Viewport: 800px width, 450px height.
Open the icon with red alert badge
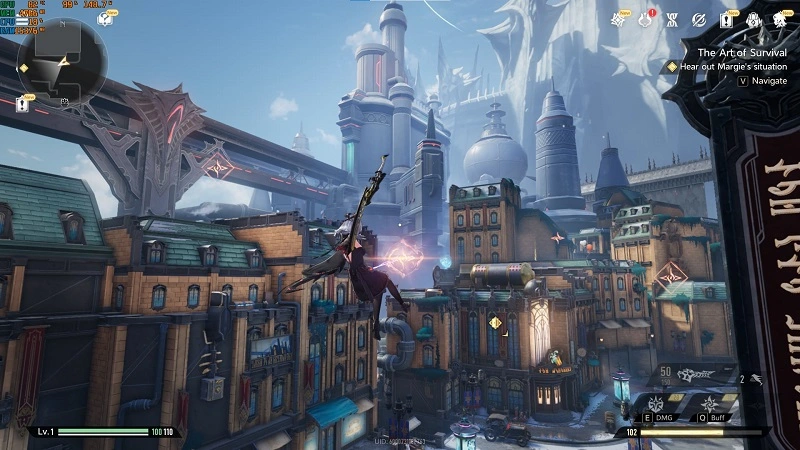645,19
